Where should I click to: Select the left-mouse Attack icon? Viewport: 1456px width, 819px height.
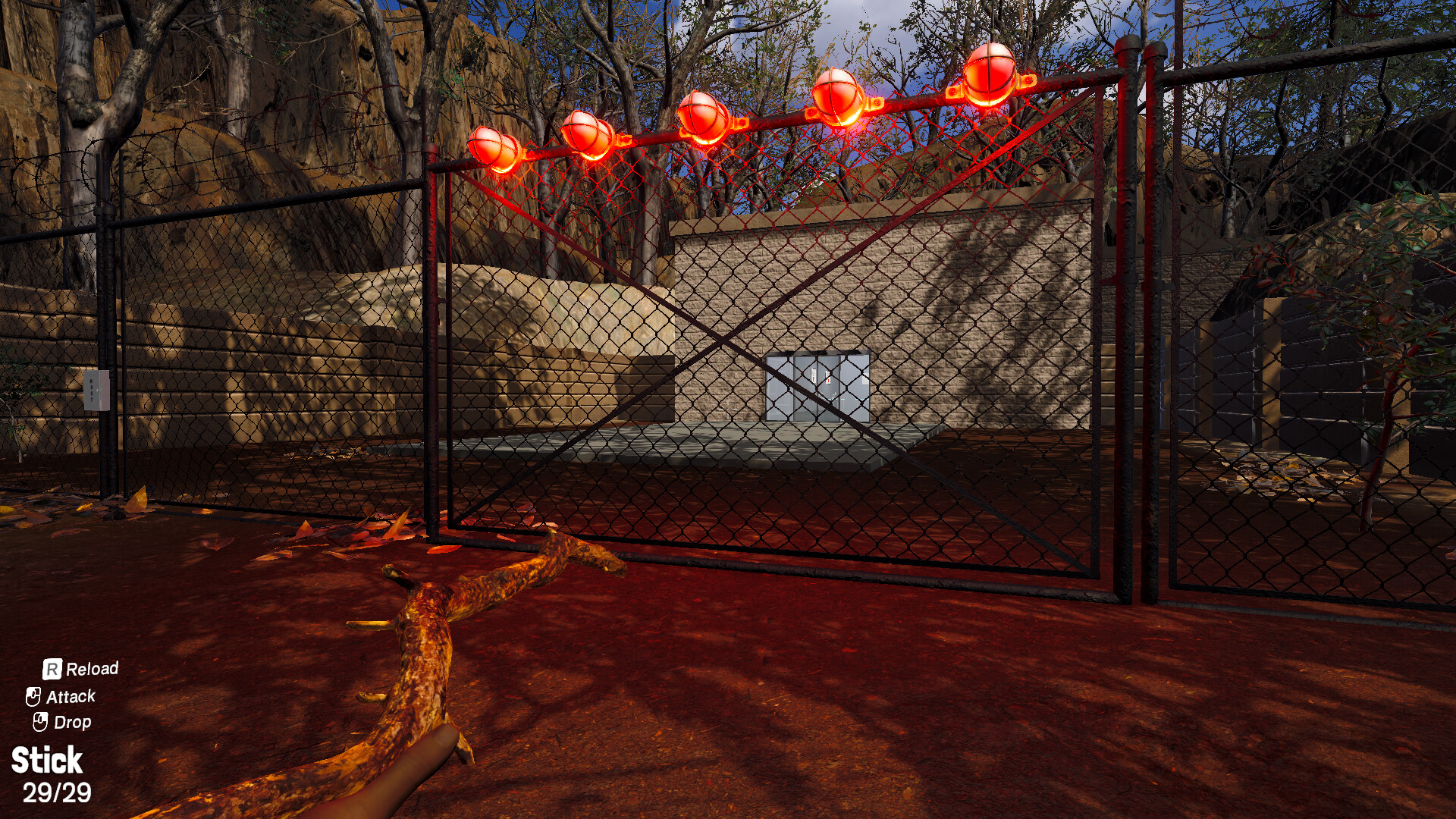[x=35, y=696]
